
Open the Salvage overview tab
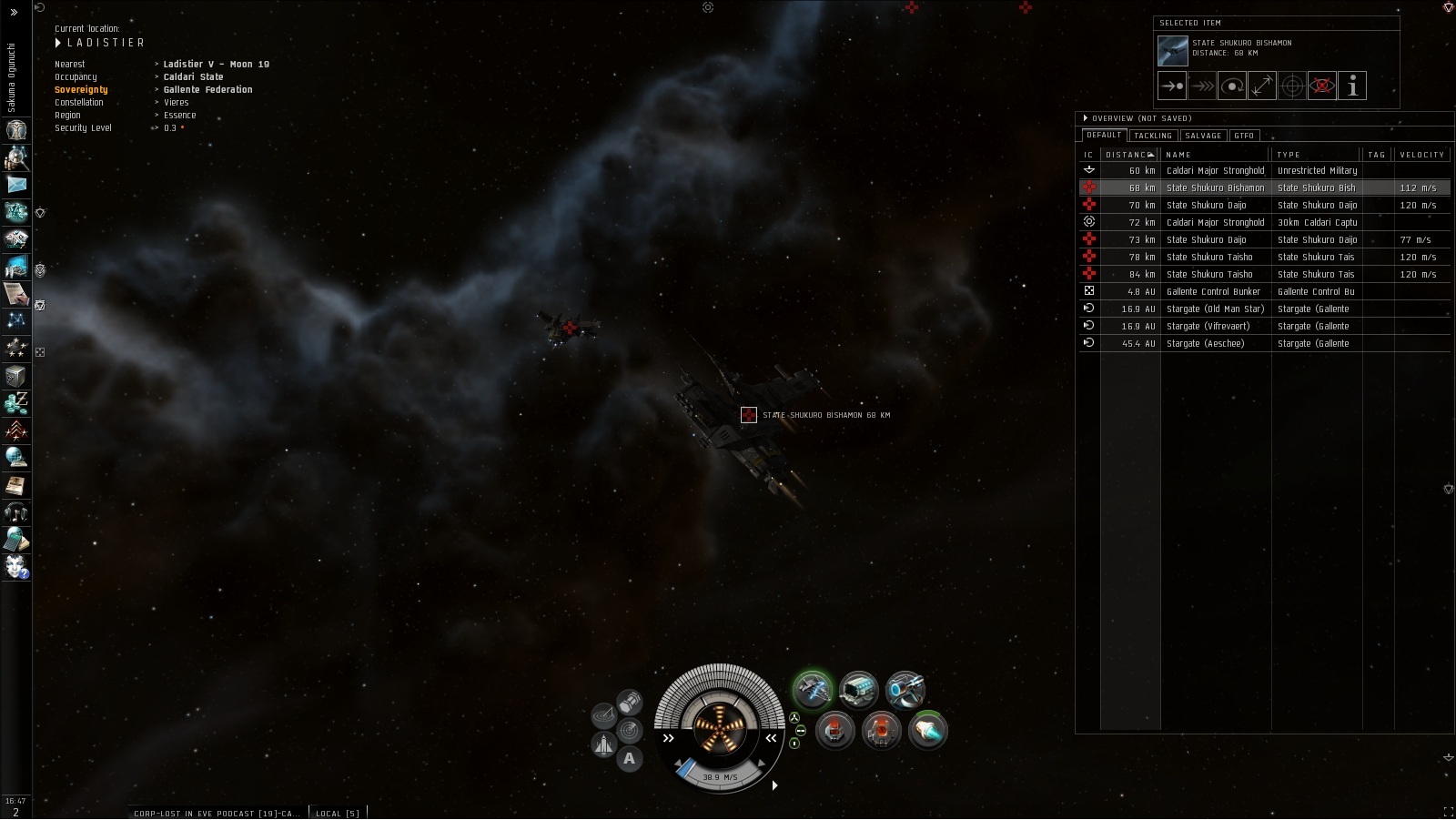click(1203, 136)
